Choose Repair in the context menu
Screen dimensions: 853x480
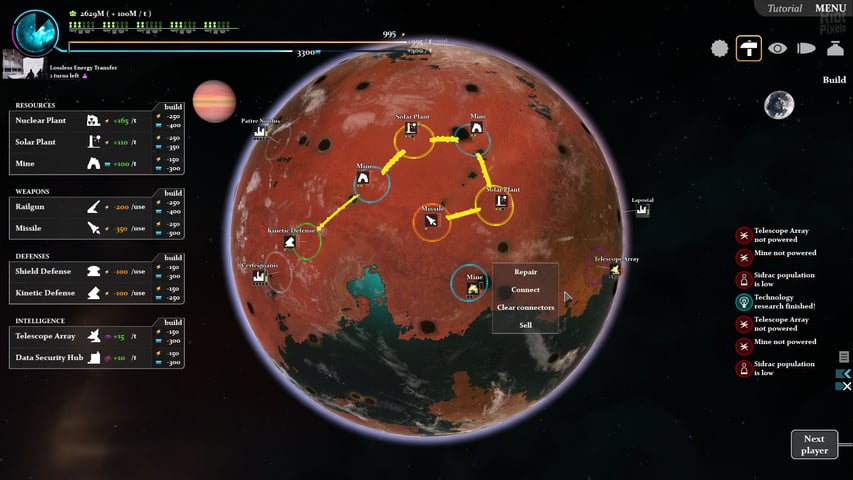(x=525, y=272)
